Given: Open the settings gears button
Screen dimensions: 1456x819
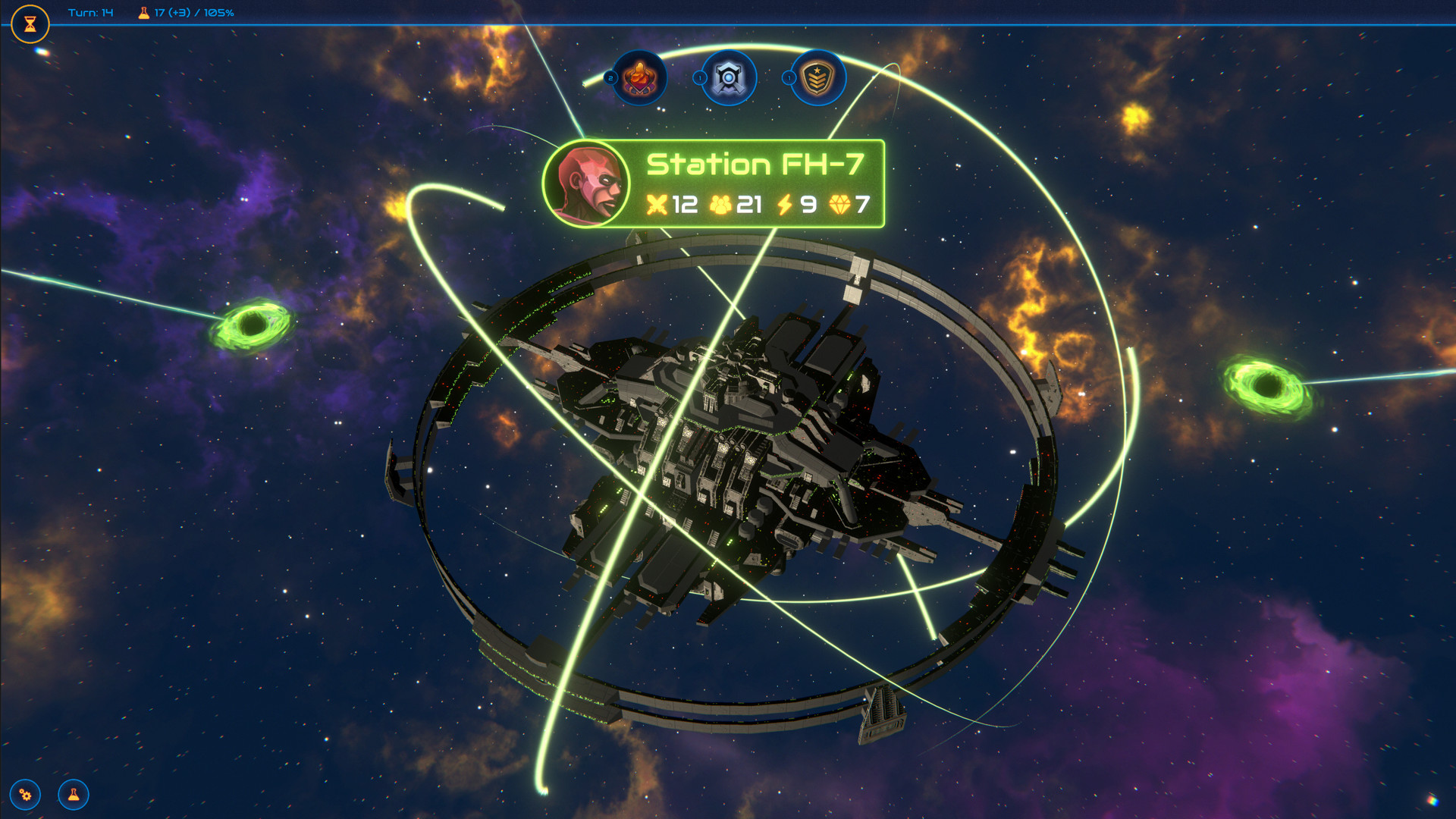Looking at the screenshot, I should [x=26, y=795].
